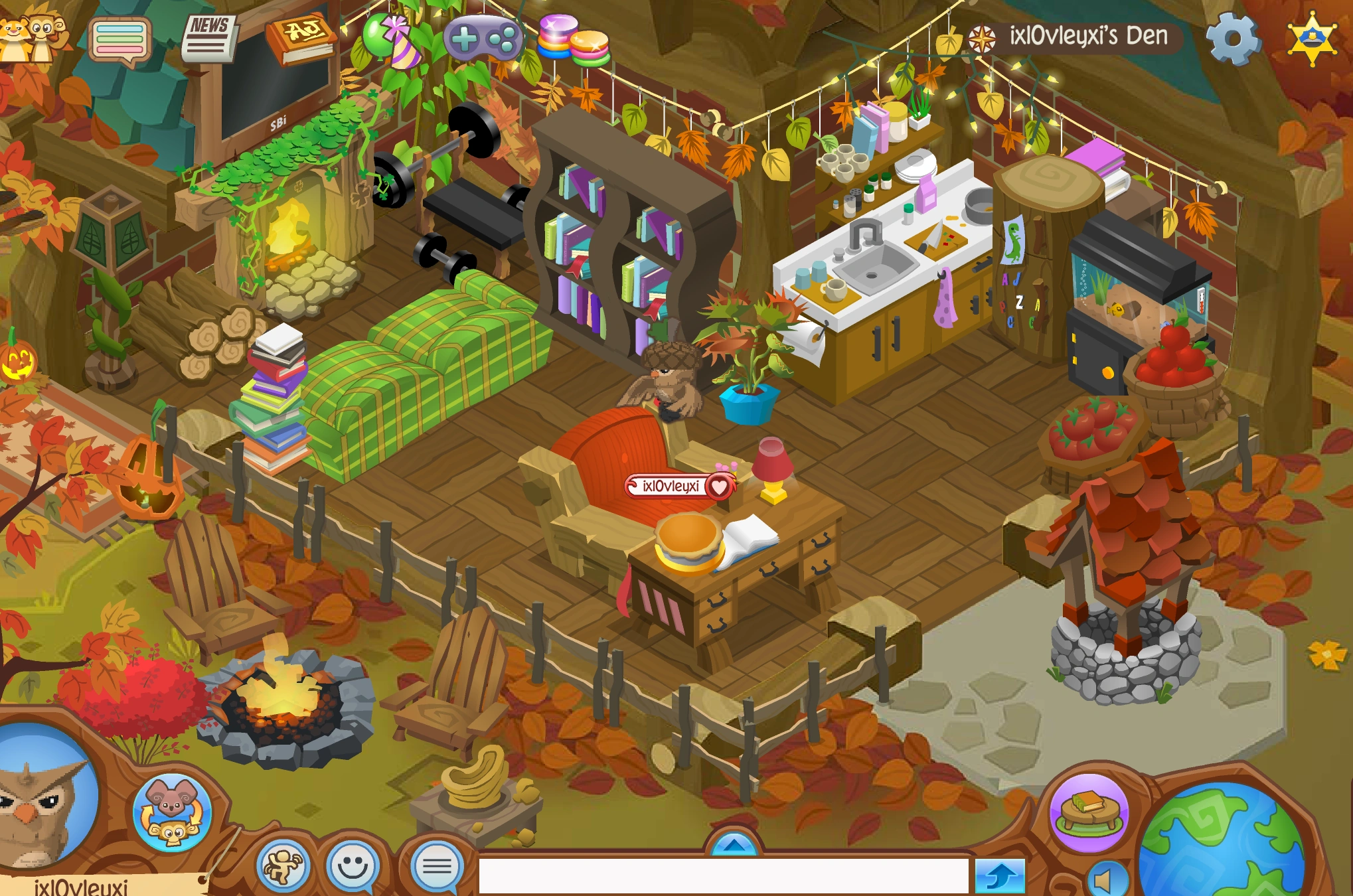Viewport: 1353px width, 896px height.
Task: Open the Games controller icon
Action: [484, 37]
